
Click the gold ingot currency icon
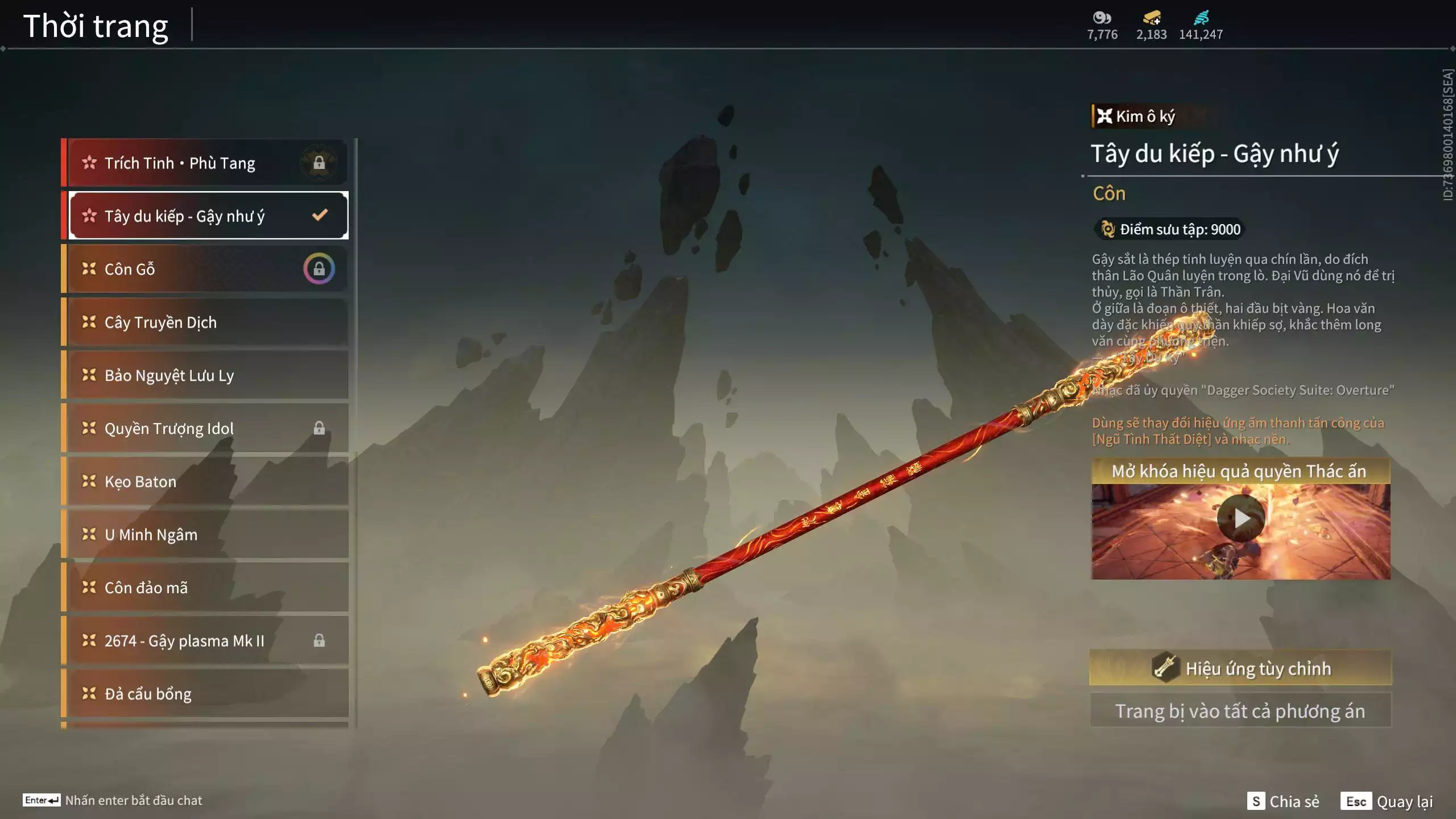(x=1152, y=18)
